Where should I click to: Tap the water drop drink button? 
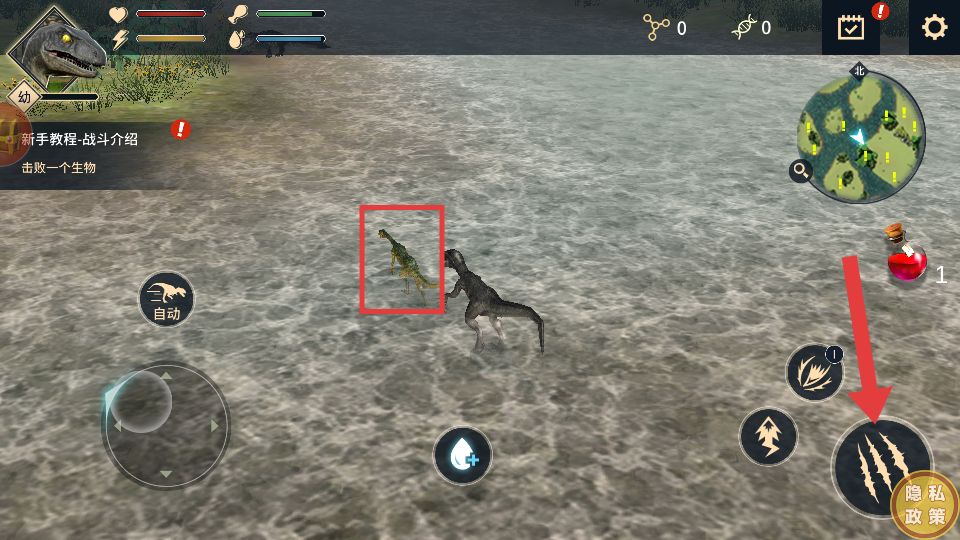click(x=462, y=456)
